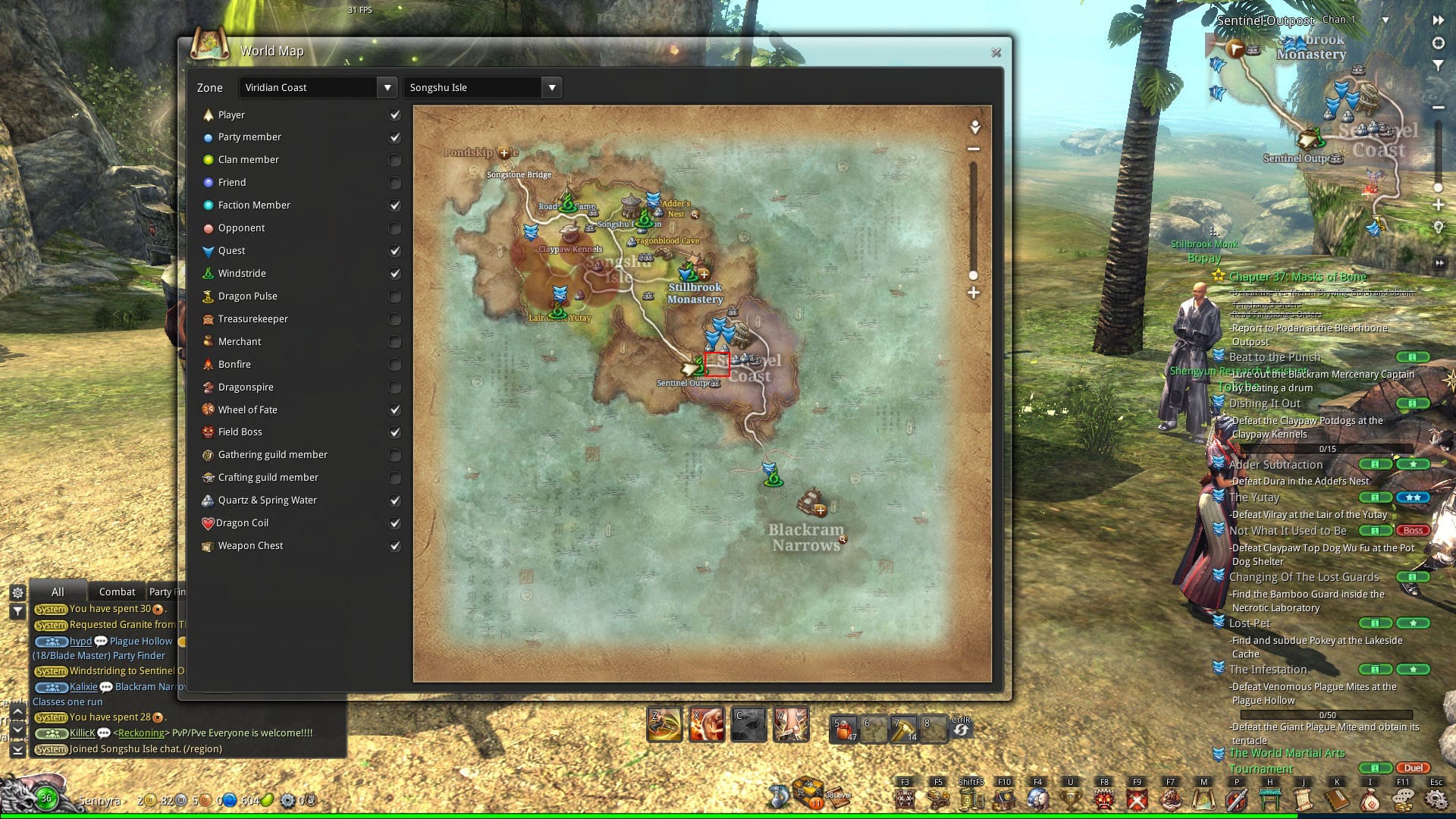Open the Songshu Isle area dropdown
The height and width of the screenshot is (819, 1456).
(551, 87)
